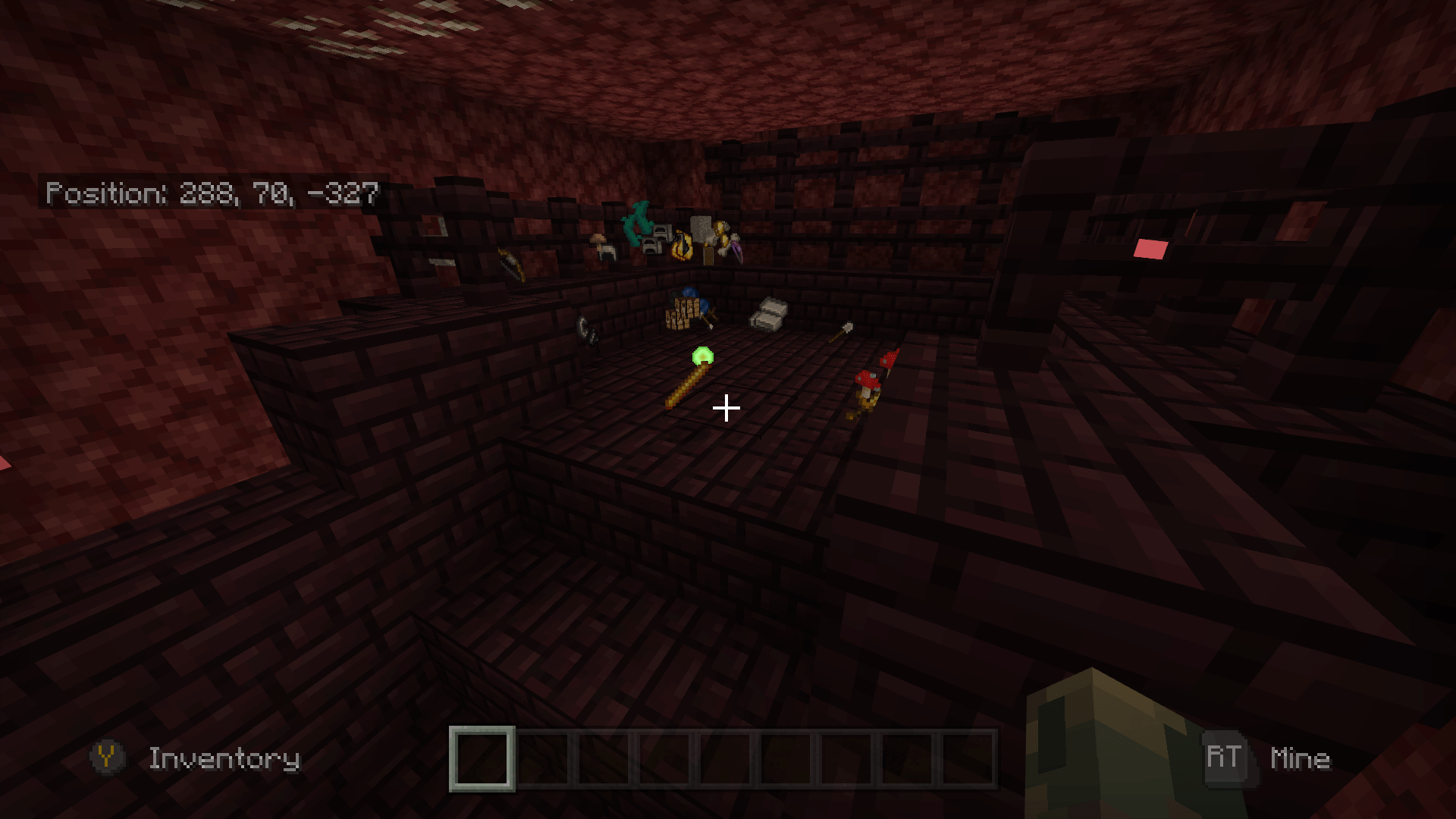Viewport: 1456px width, 819px height.
Task: Click the golden chain item by the furnaces
Action: (x=682, y=246)
